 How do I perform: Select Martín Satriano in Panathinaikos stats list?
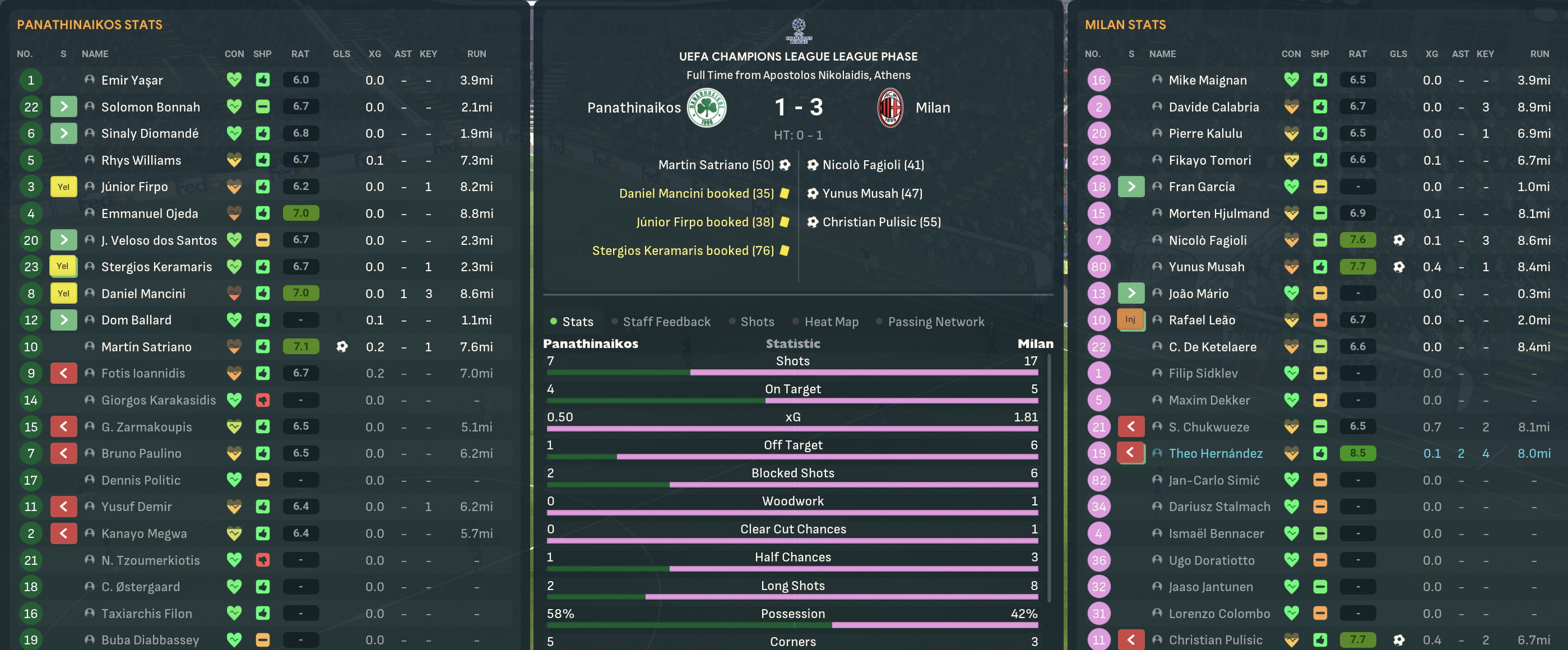(x=146, y=347)
